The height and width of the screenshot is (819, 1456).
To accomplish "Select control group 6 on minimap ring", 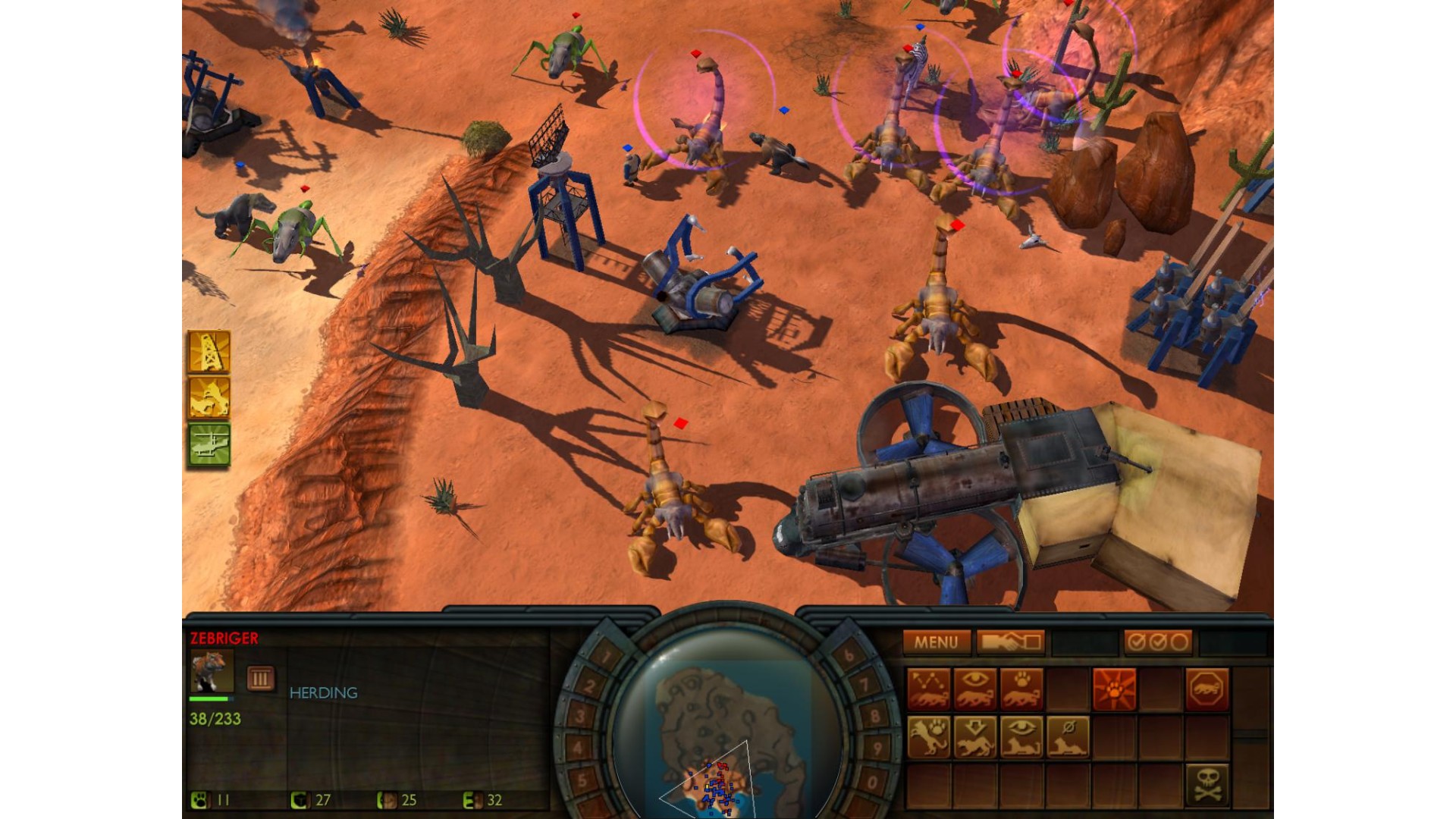I will coord(849,655).
